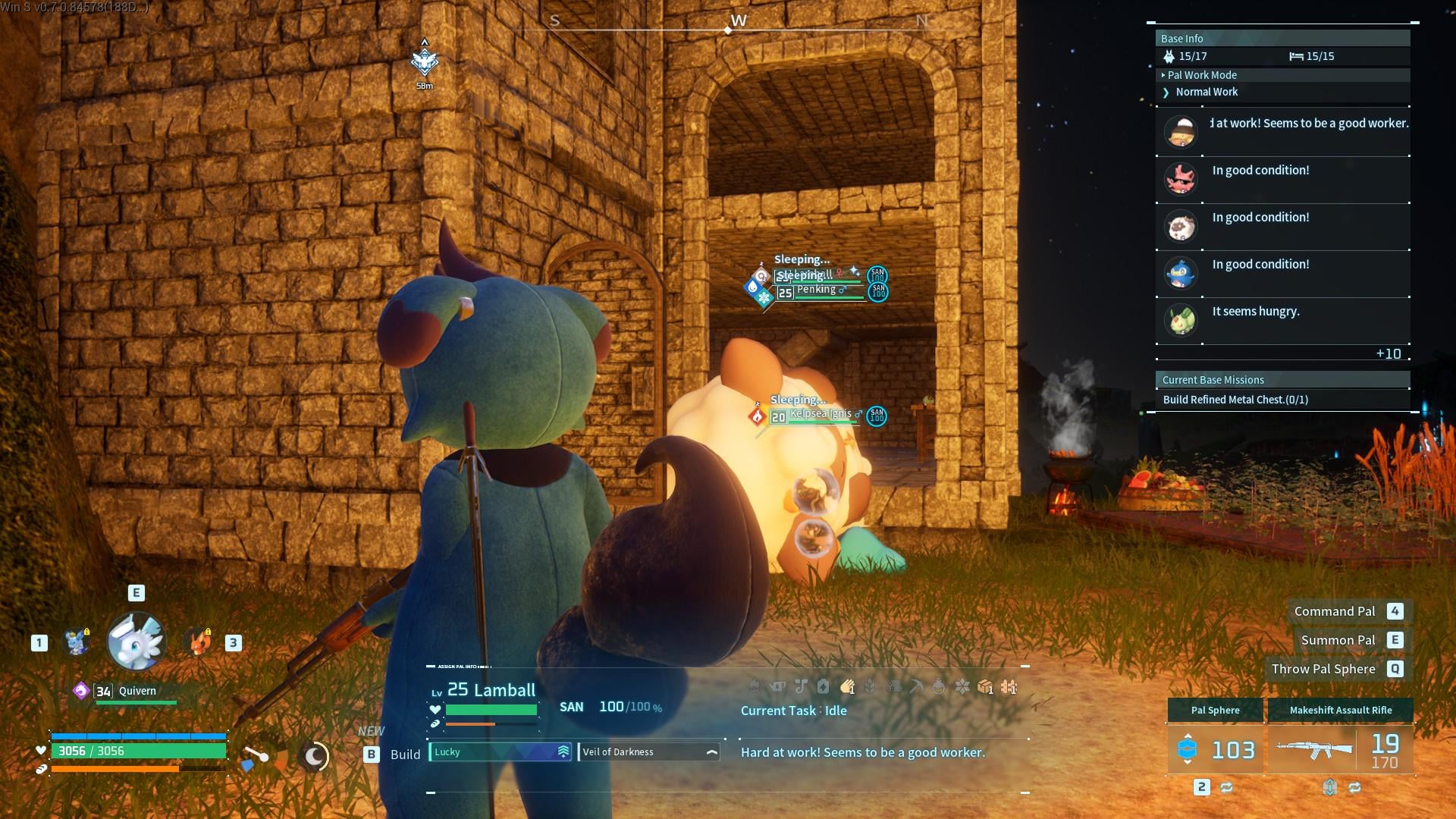
Task: Choose the Pal Sphere slot
Action: [1215, 749]
